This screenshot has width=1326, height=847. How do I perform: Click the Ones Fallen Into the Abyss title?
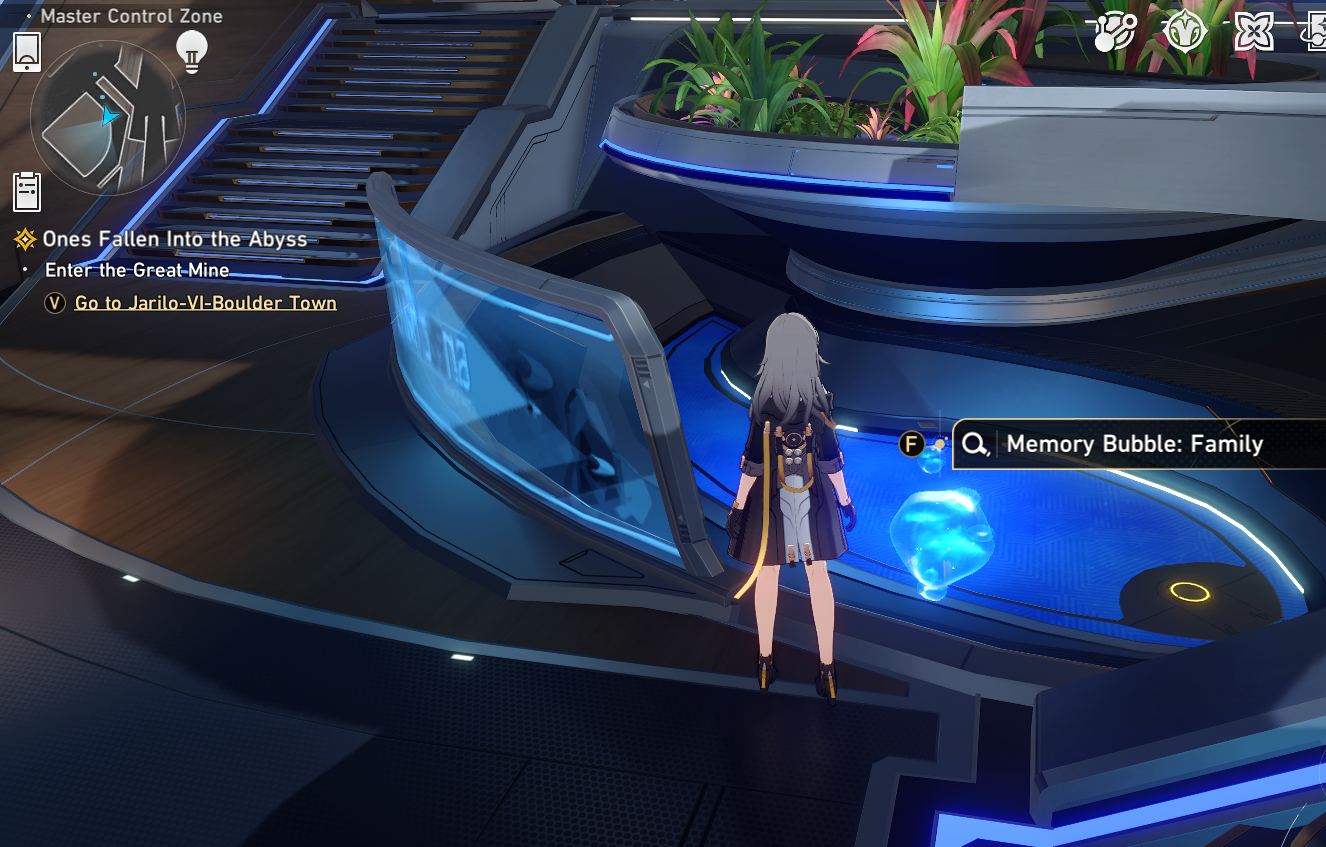click(x=173, y=239)
